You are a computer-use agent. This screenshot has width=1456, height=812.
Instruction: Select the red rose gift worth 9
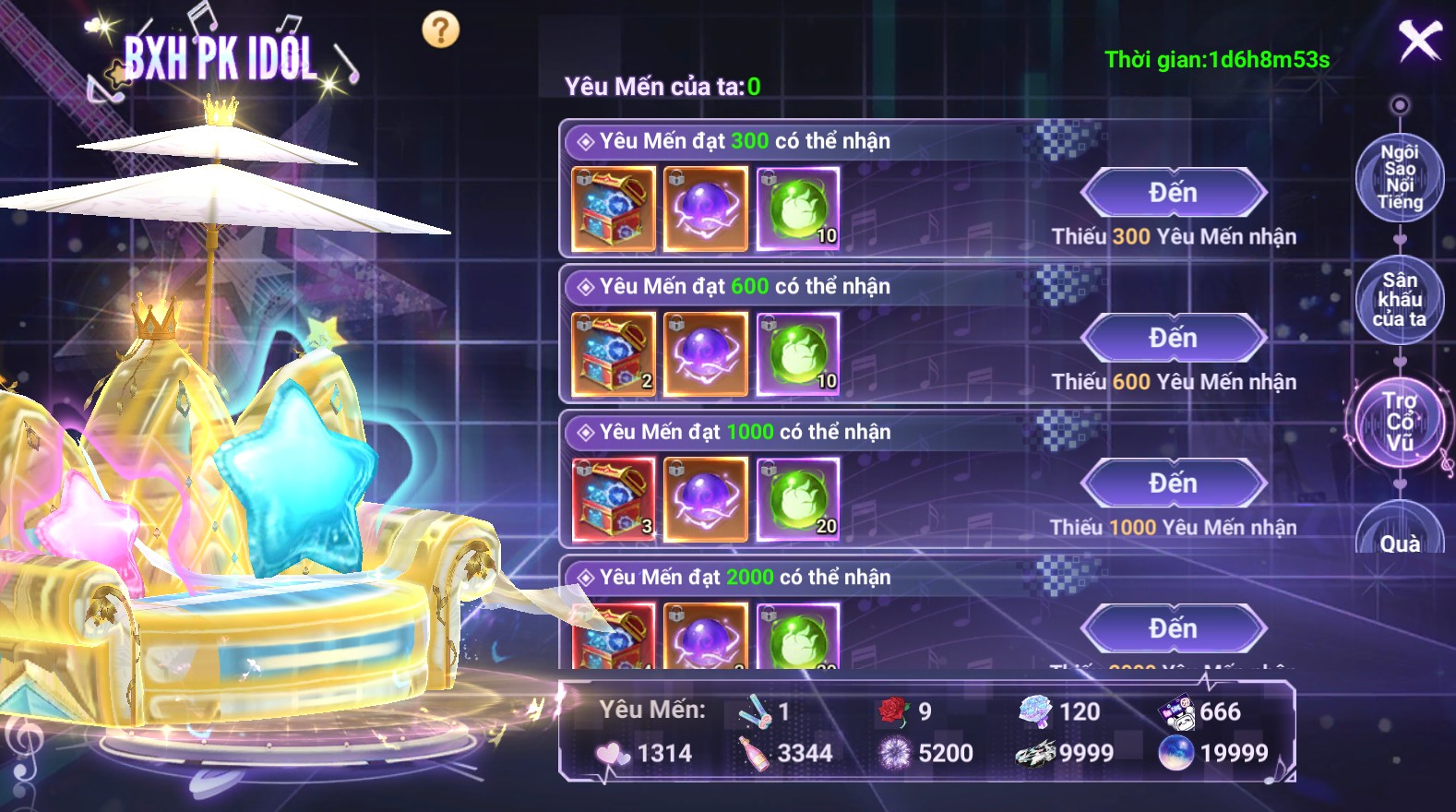[893, 711]
